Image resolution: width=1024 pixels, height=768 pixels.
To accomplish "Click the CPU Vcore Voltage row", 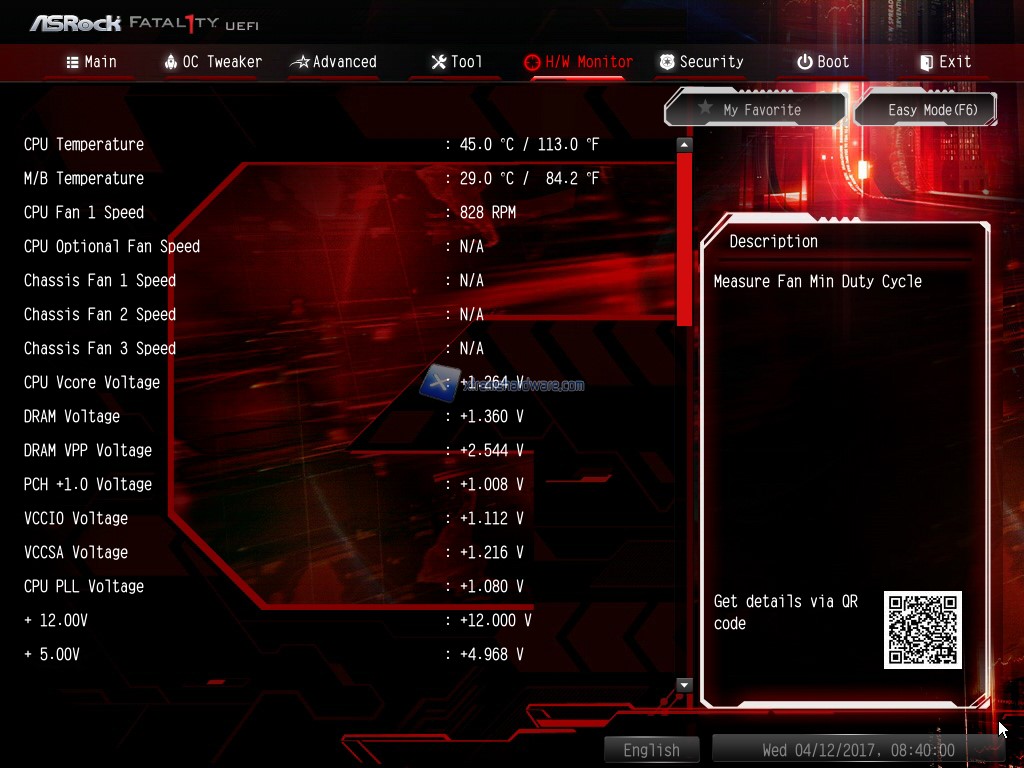I will (x=92, y=382).
